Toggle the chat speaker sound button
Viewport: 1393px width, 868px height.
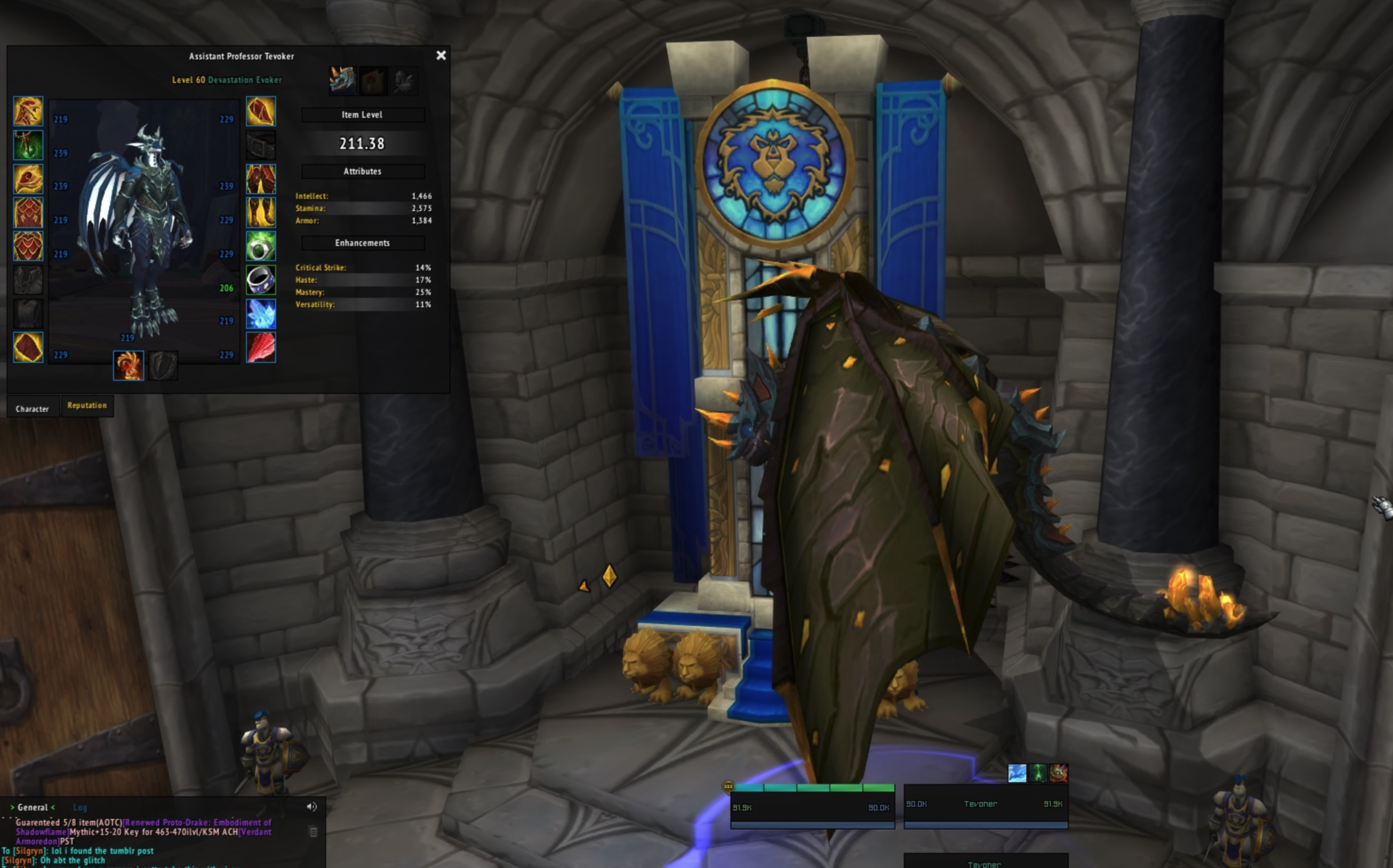click(312, 807)
